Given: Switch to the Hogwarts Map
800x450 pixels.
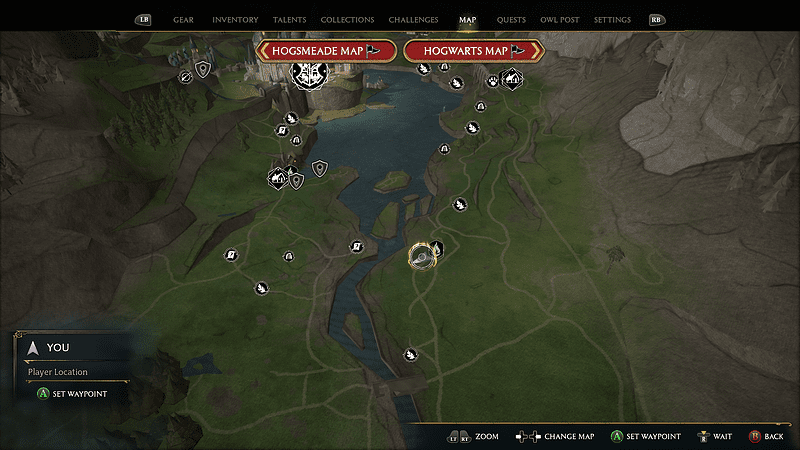Looking at the screenshot, I should (x=473, y=50).
